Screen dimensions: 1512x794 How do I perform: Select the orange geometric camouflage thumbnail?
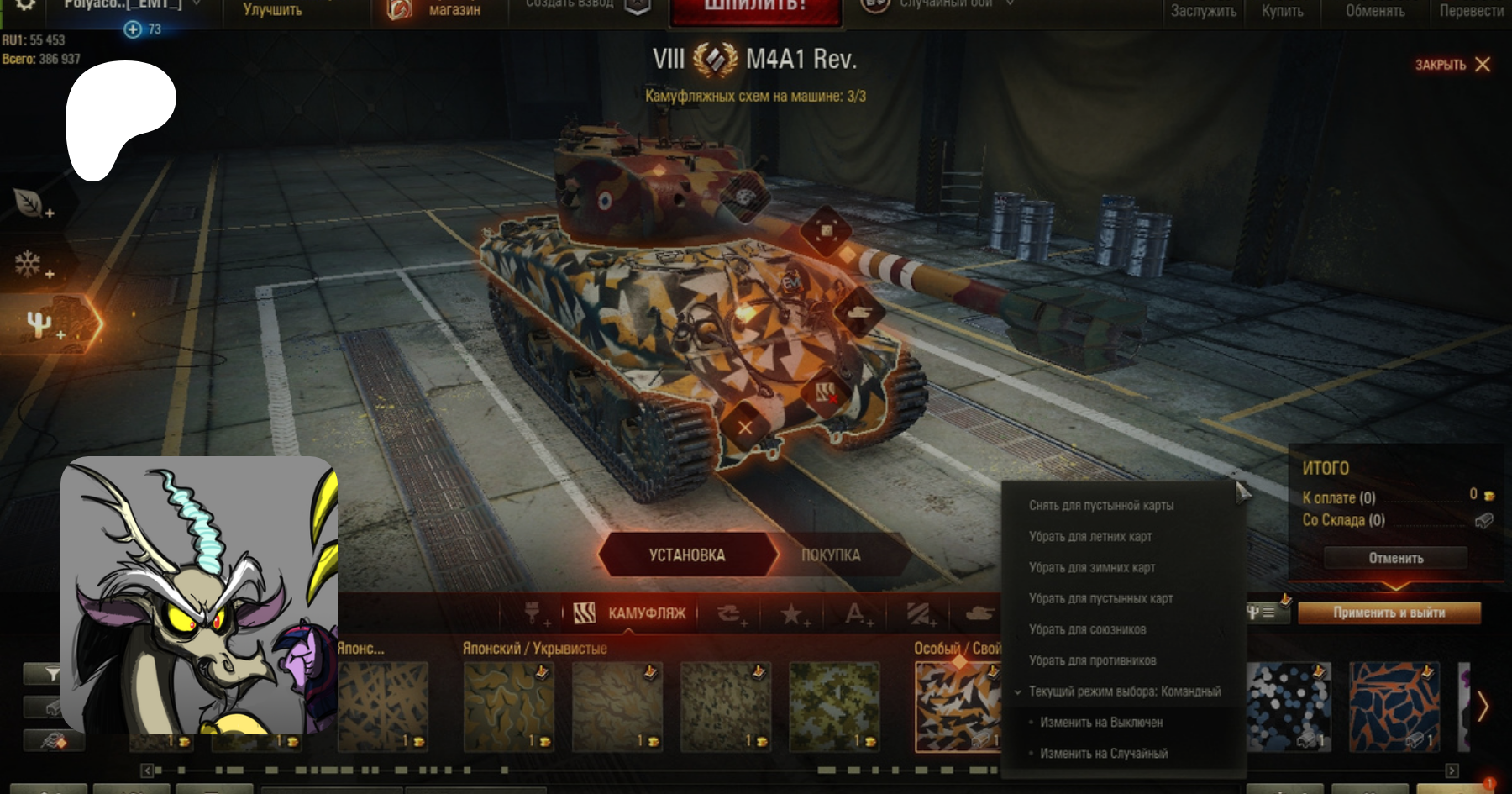click(956, 706)
